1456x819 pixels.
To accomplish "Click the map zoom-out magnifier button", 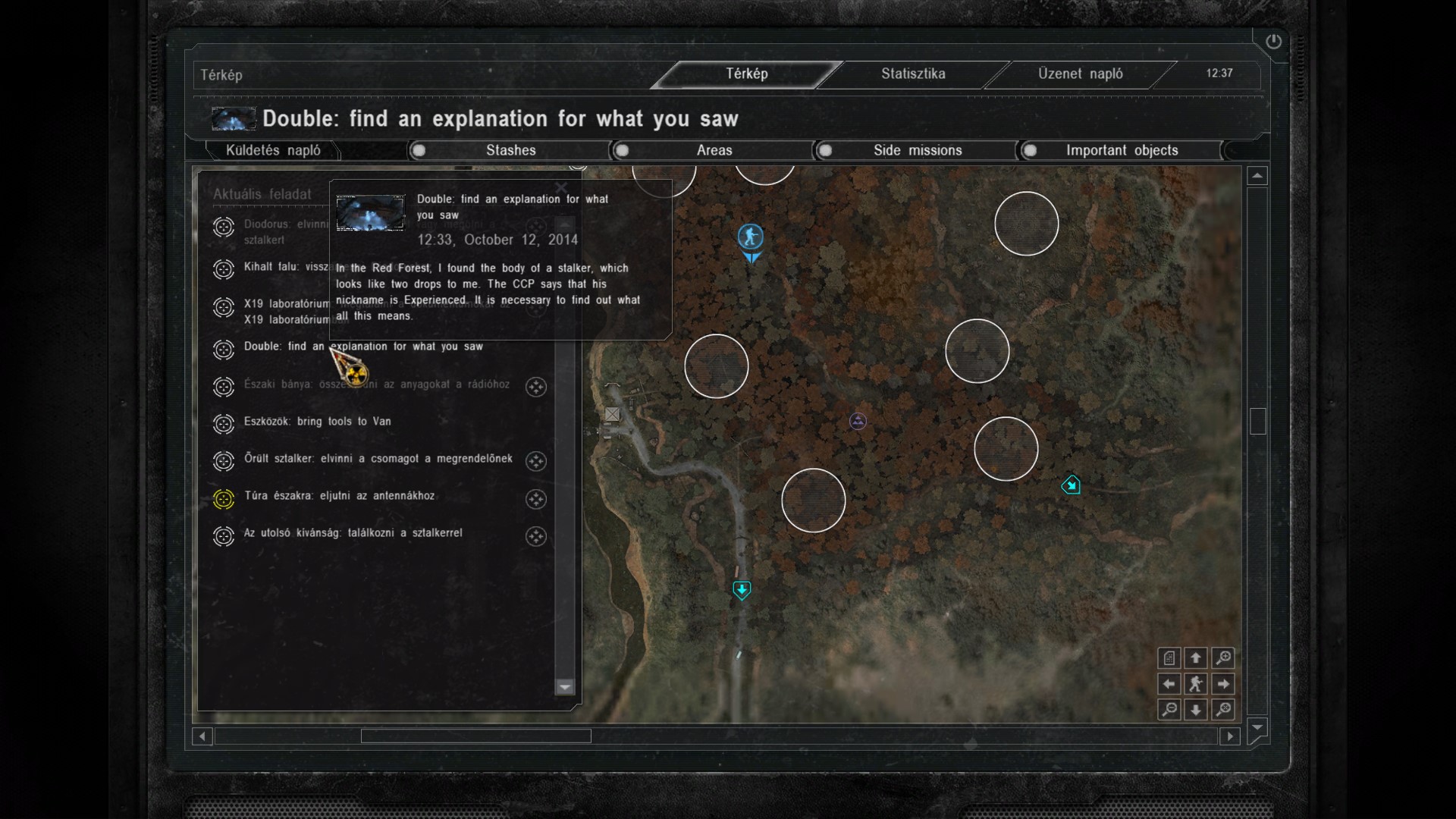I will [1169, 710].
